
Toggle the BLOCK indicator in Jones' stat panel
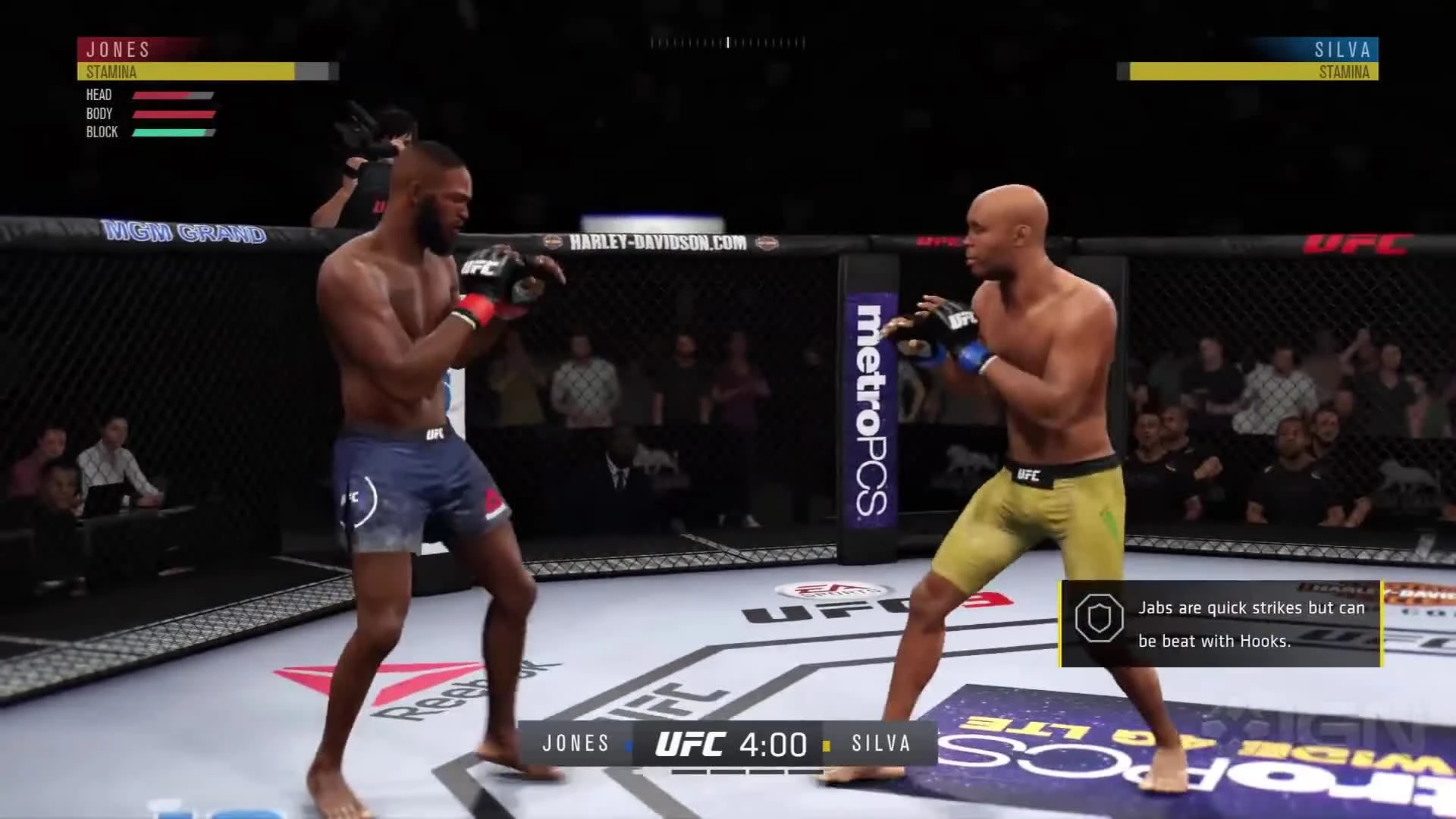102,131
